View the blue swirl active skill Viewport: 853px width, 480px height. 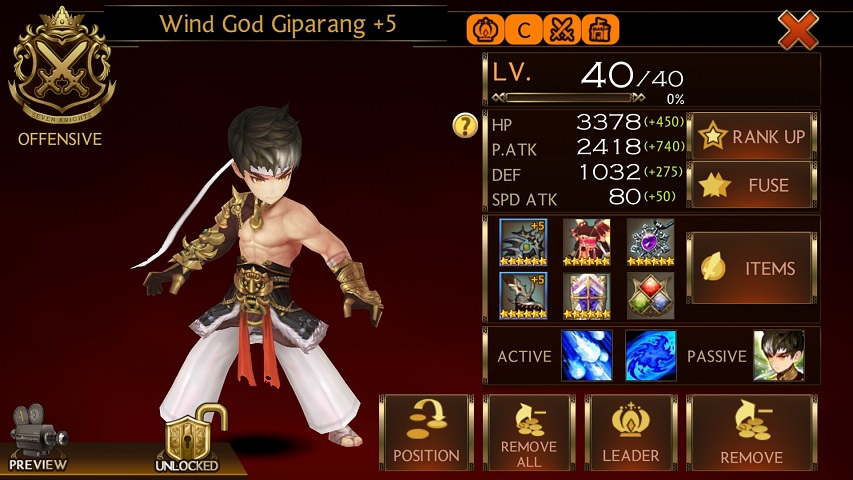651,356
